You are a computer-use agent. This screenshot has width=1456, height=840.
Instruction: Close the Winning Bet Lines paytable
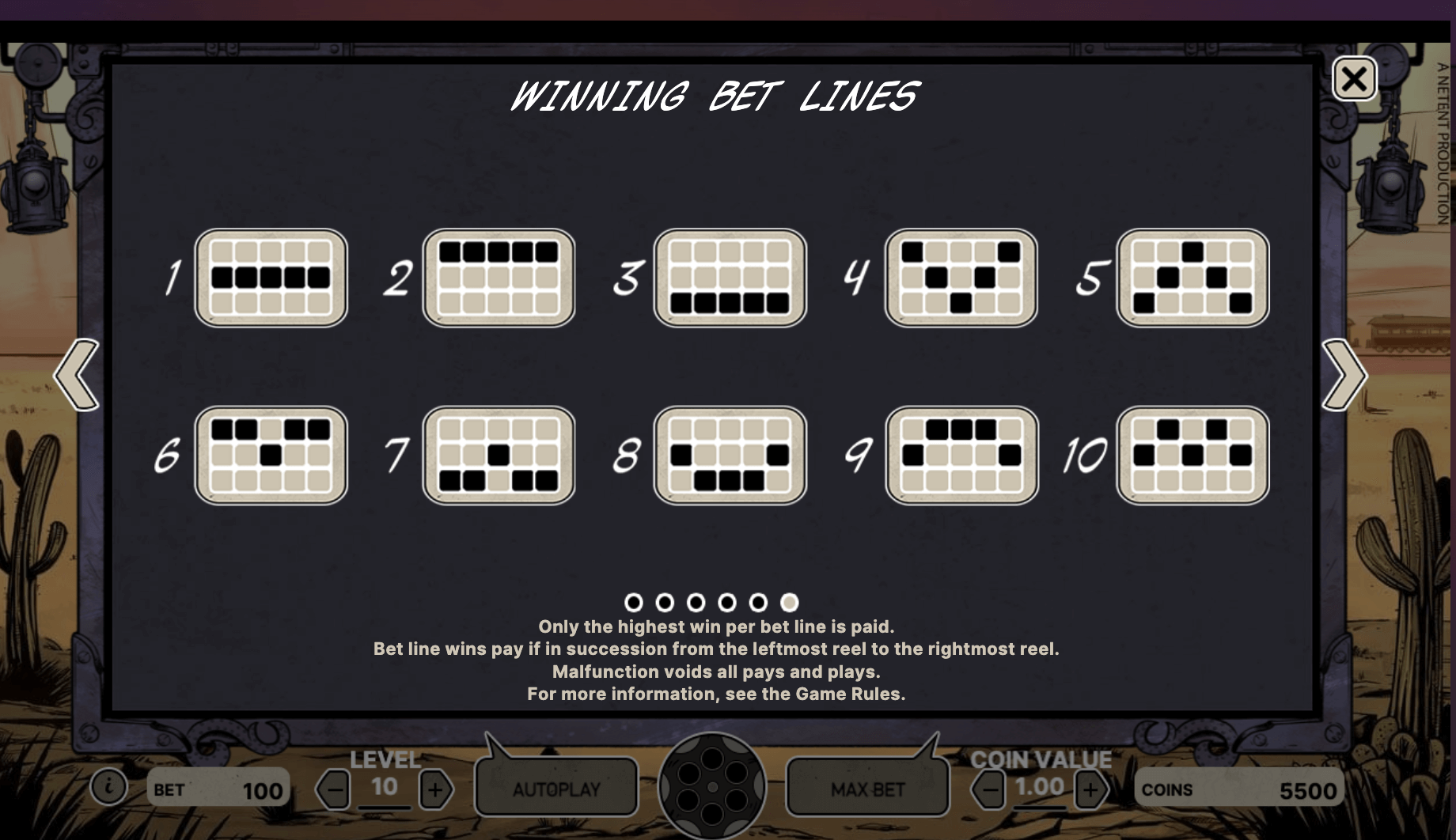[1354, 79]
